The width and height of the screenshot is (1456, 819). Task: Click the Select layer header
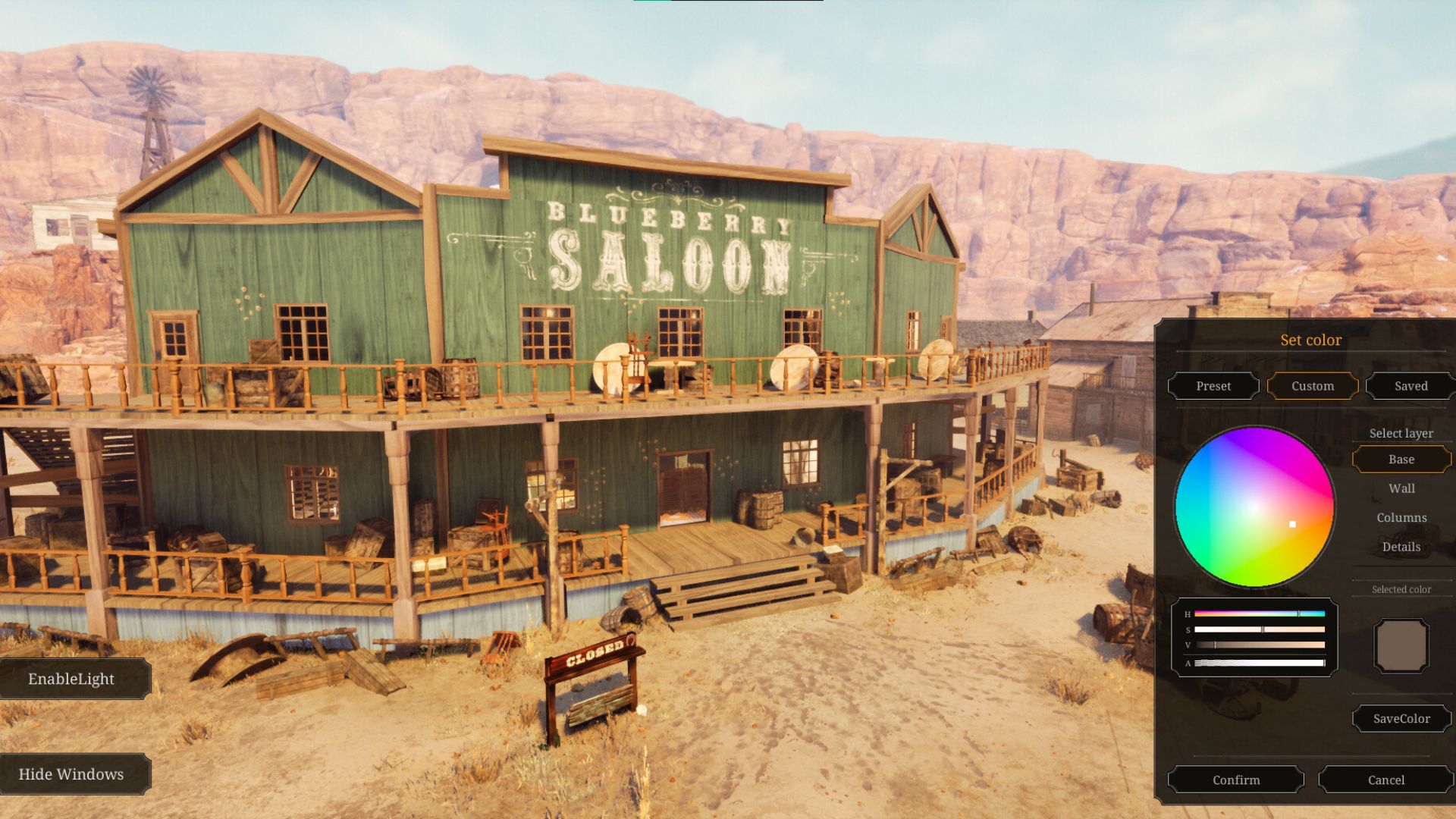[x=1401, y=433]
